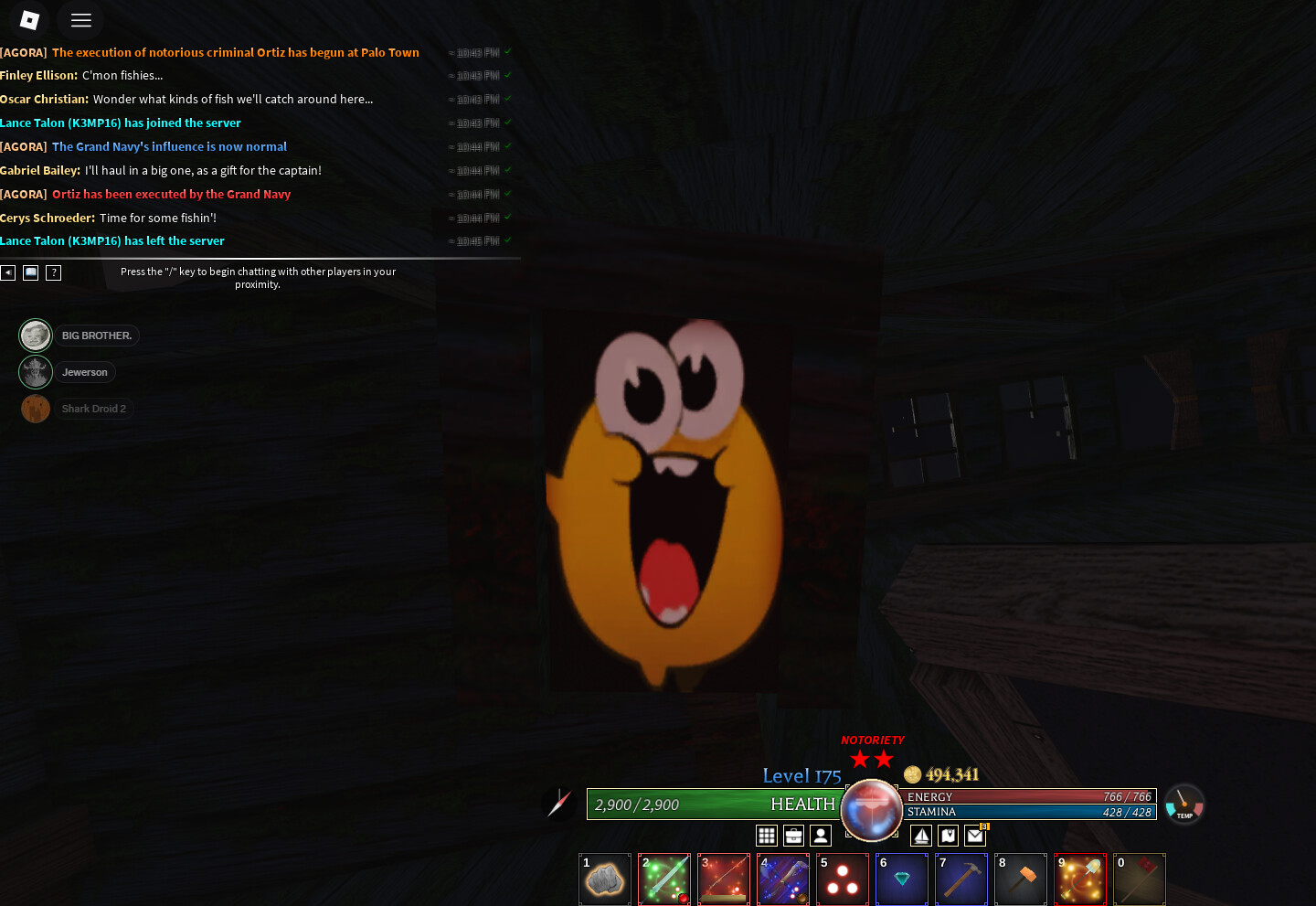Click the chat help question mark button
This screenshot has height=906, width=1316.
[54, 272]
